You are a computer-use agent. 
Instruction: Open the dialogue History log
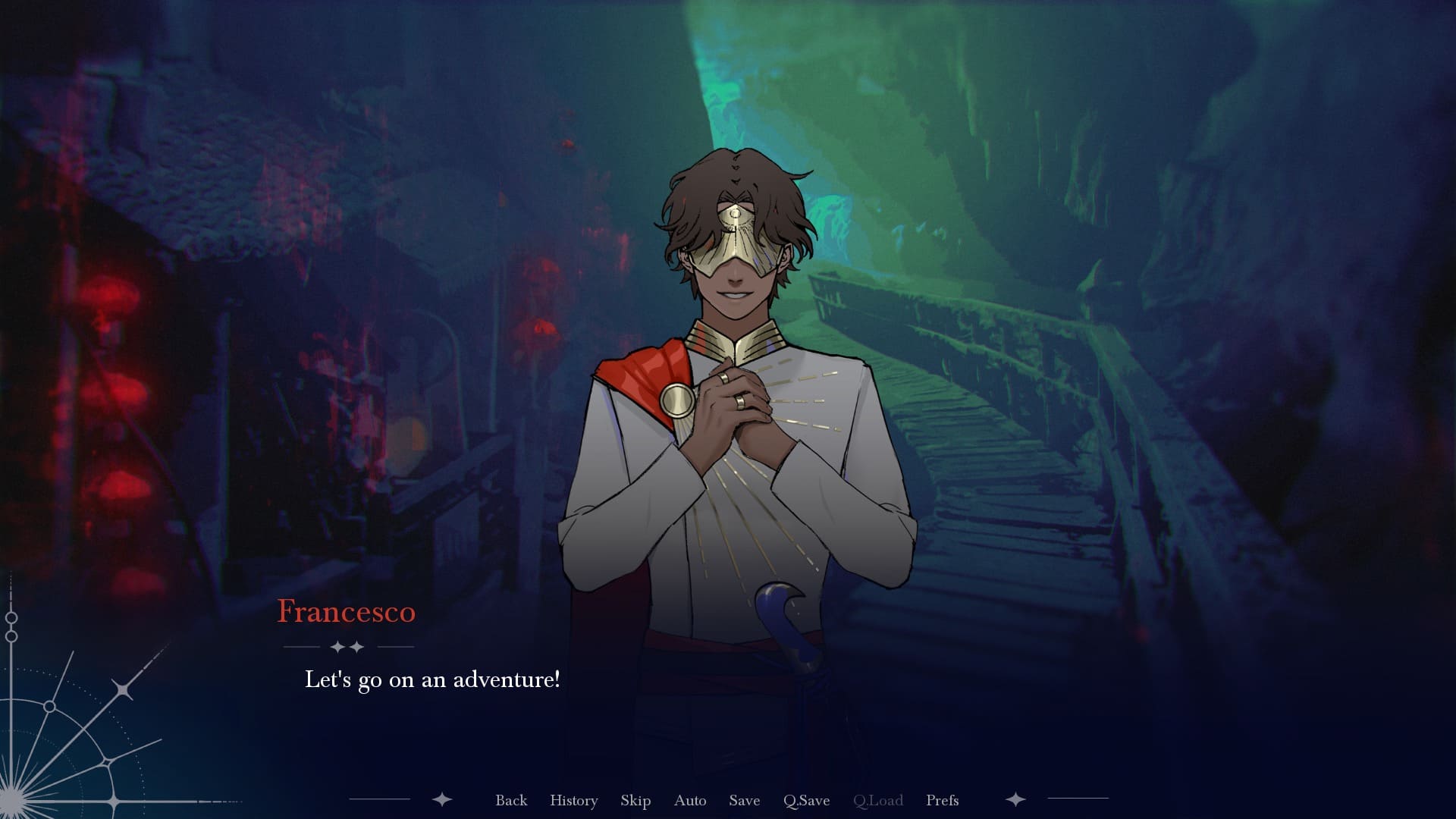point(573,800)
